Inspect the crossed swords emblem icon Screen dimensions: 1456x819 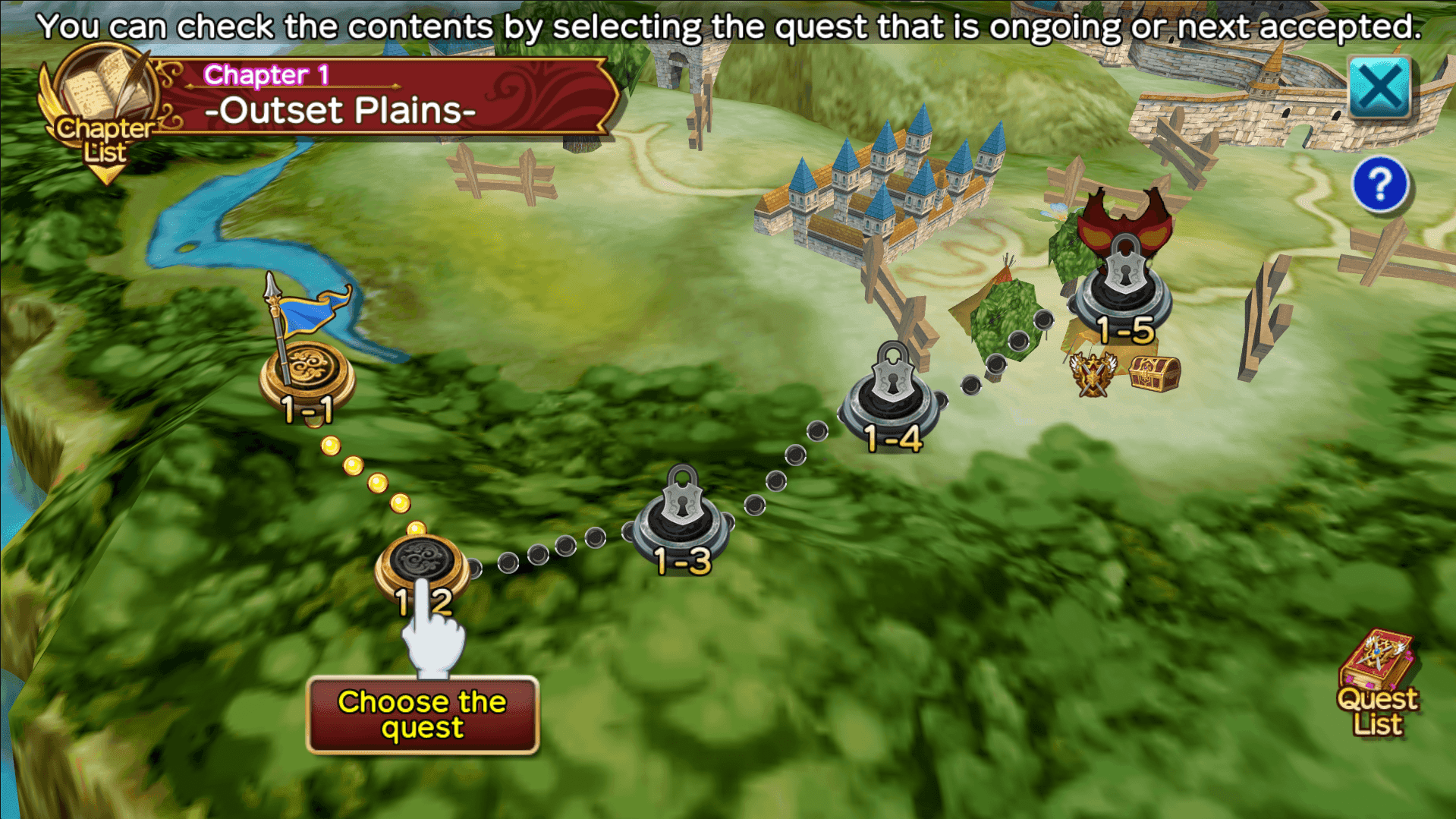1093,375
